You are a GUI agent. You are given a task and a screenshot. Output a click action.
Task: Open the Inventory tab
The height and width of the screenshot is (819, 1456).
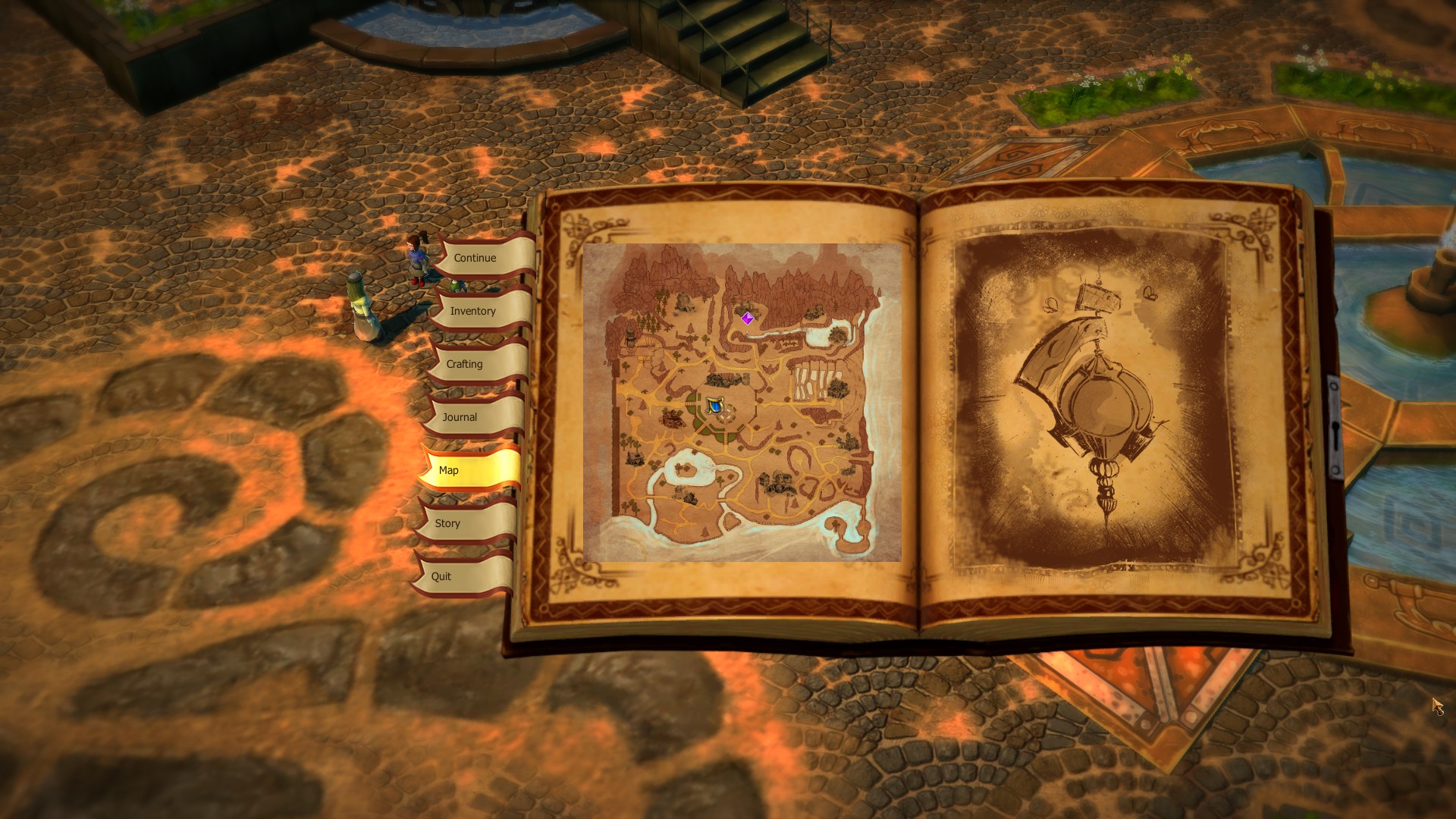473,311
